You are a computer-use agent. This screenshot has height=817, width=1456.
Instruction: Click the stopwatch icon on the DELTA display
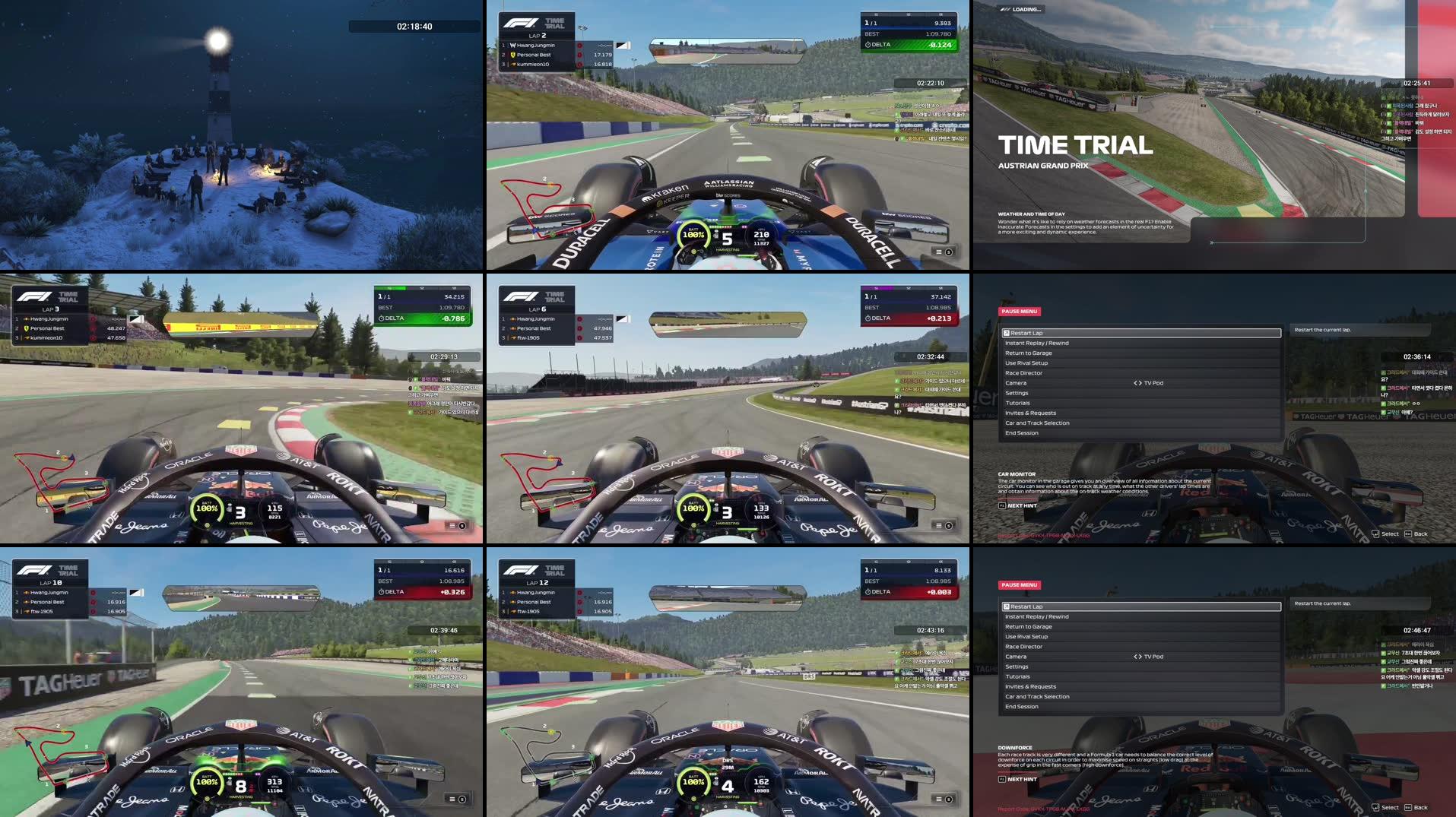pyautogui.click(x=868, y=44)
